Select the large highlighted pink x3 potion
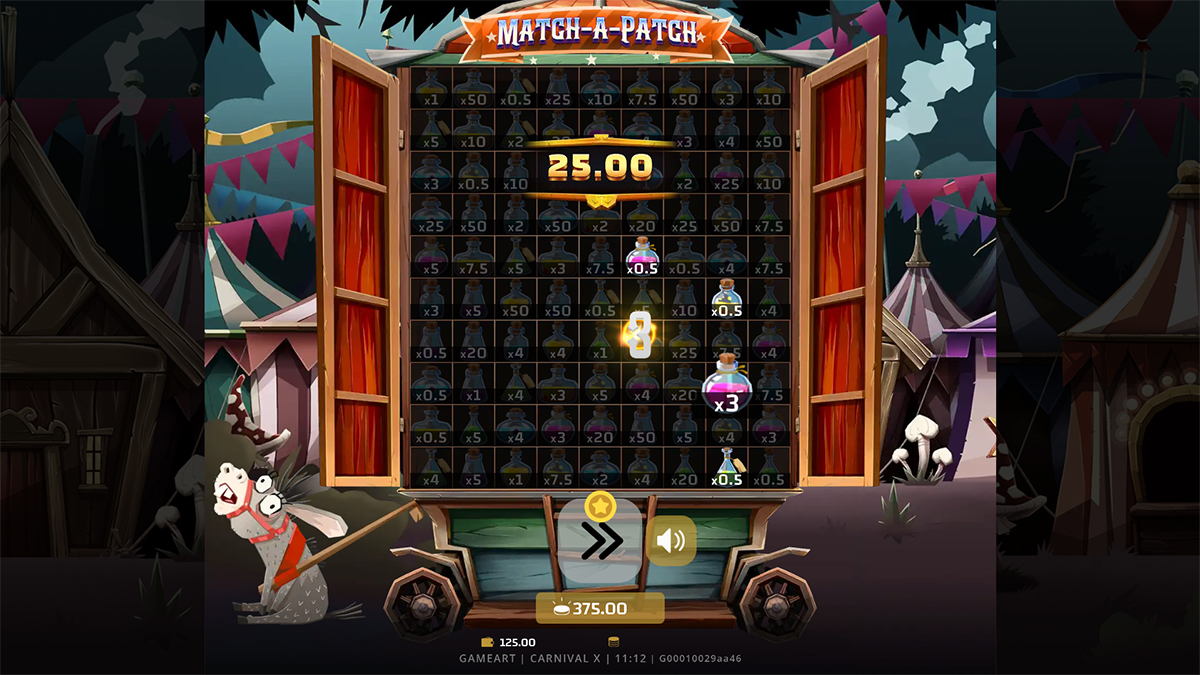 (x=726, y=385)
